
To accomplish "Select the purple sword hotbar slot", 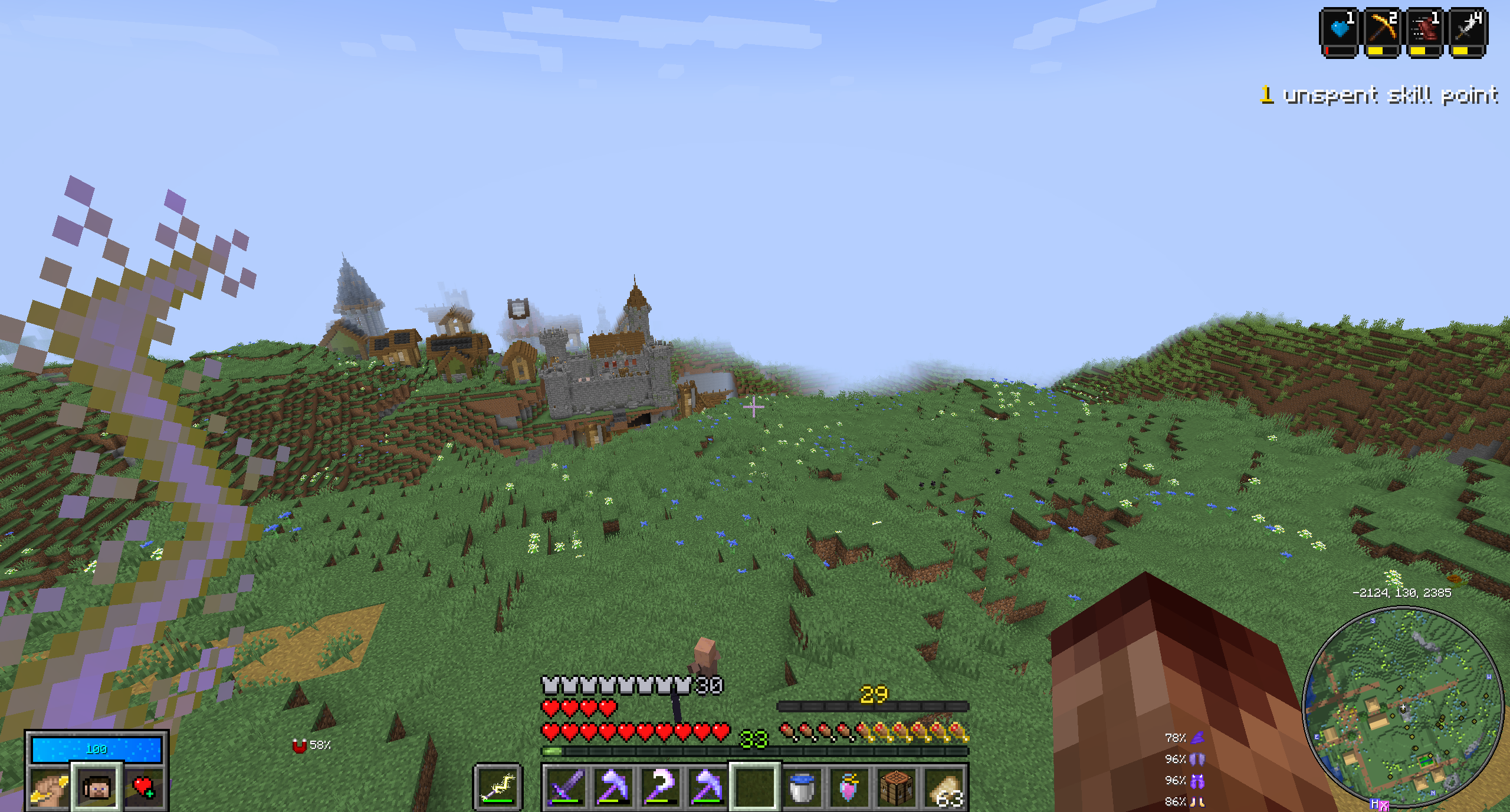I will [565, 787].
